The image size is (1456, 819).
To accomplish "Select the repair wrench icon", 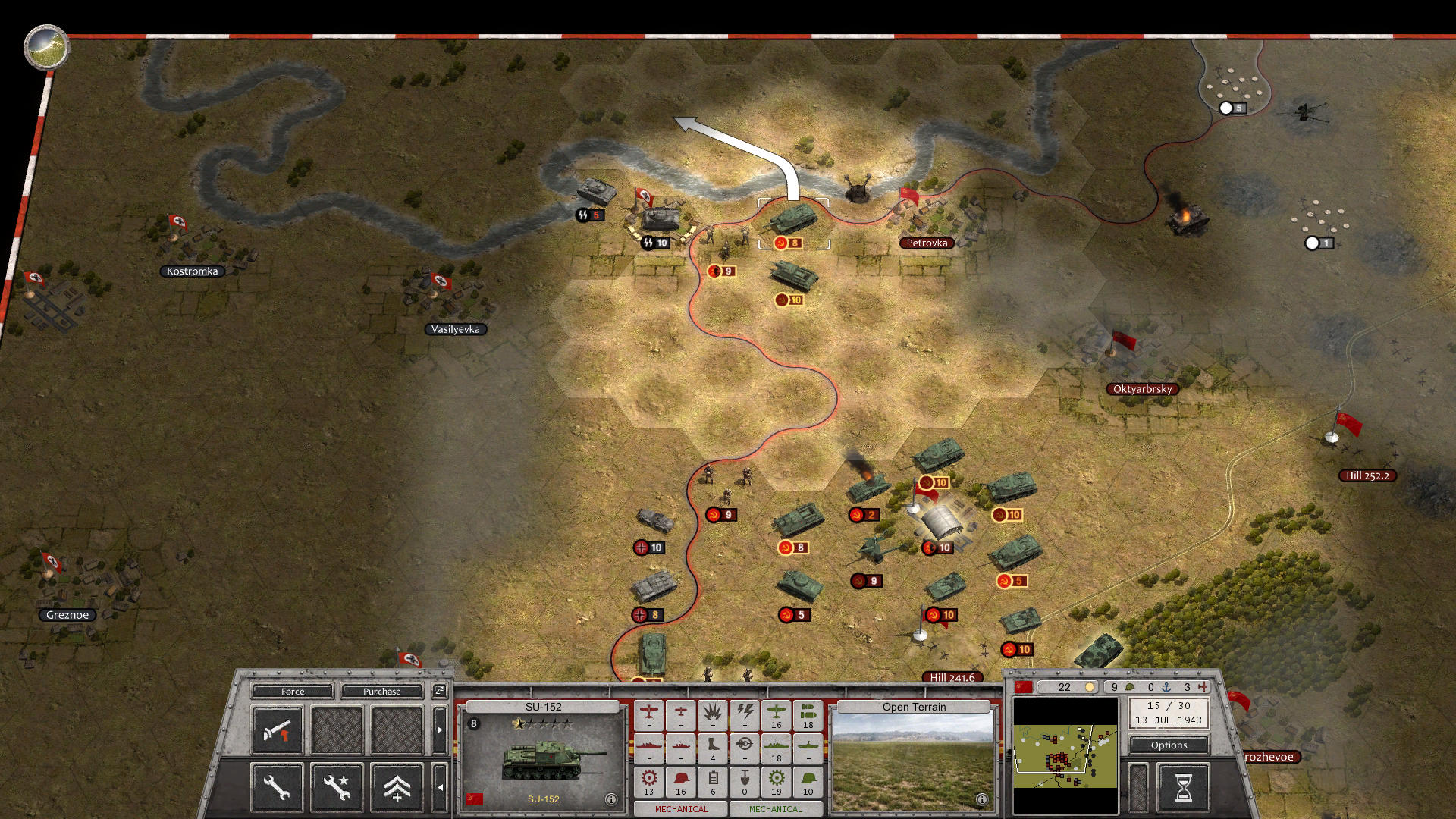I will [x=277, y=788].
